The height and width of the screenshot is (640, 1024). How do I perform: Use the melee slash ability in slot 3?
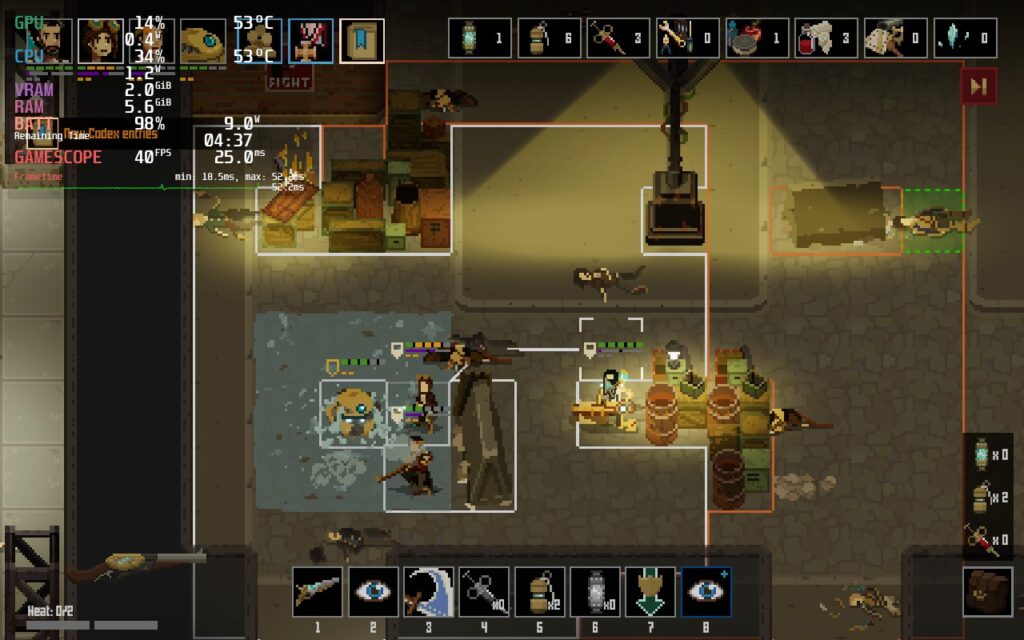428,592
